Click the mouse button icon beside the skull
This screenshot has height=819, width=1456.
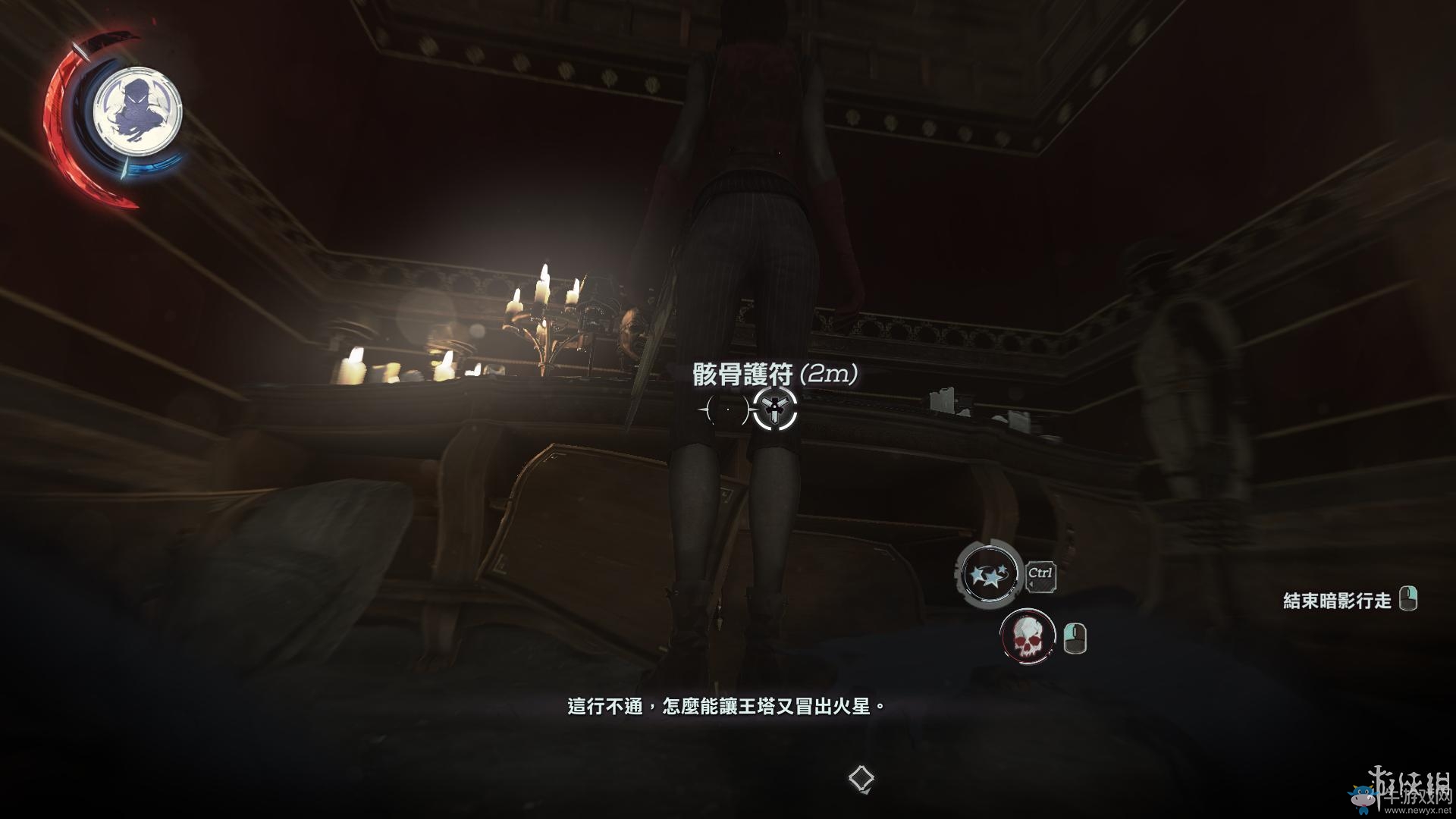click(1075, 637)
